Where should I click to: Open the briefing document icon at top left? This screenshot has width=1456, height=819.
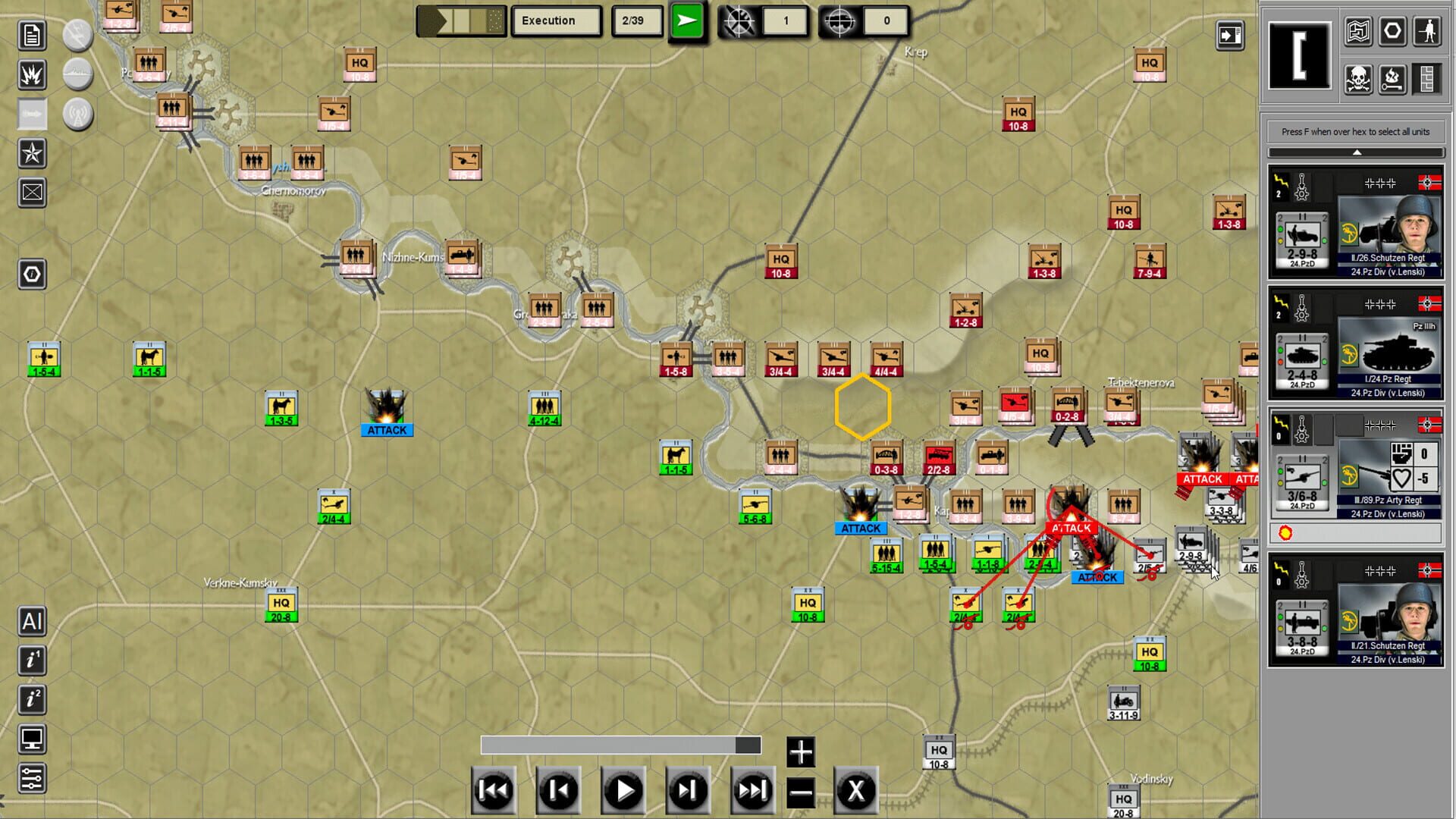[30, 35]
